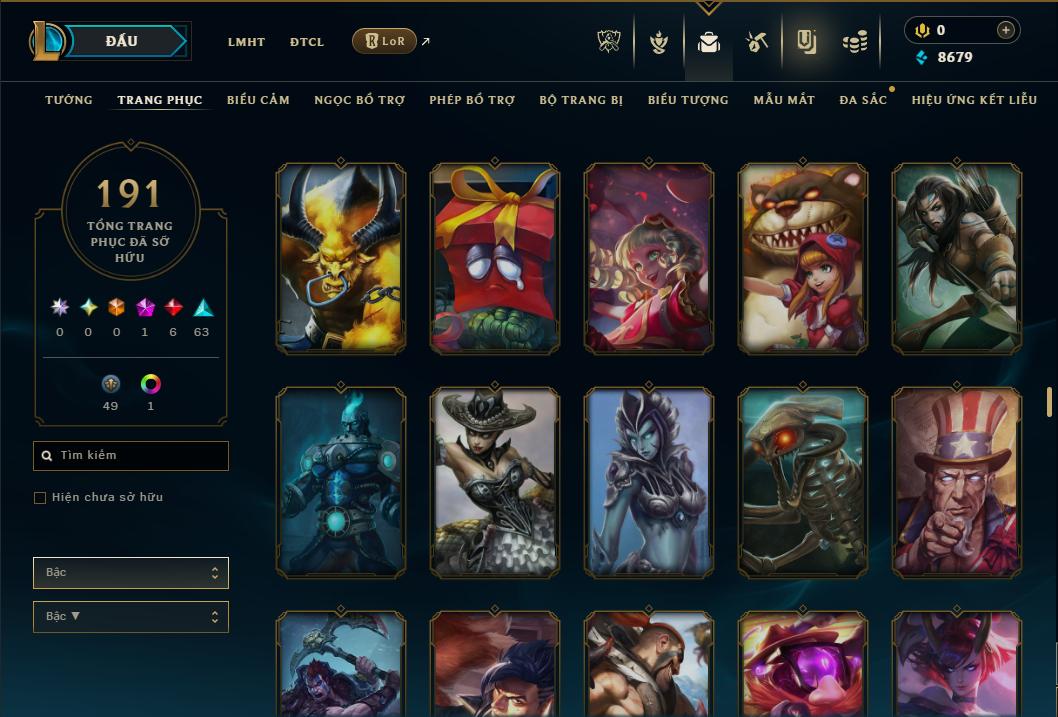View the HIỆU ỨNG KẾT LIỄU tab

[x=974, y=100]
